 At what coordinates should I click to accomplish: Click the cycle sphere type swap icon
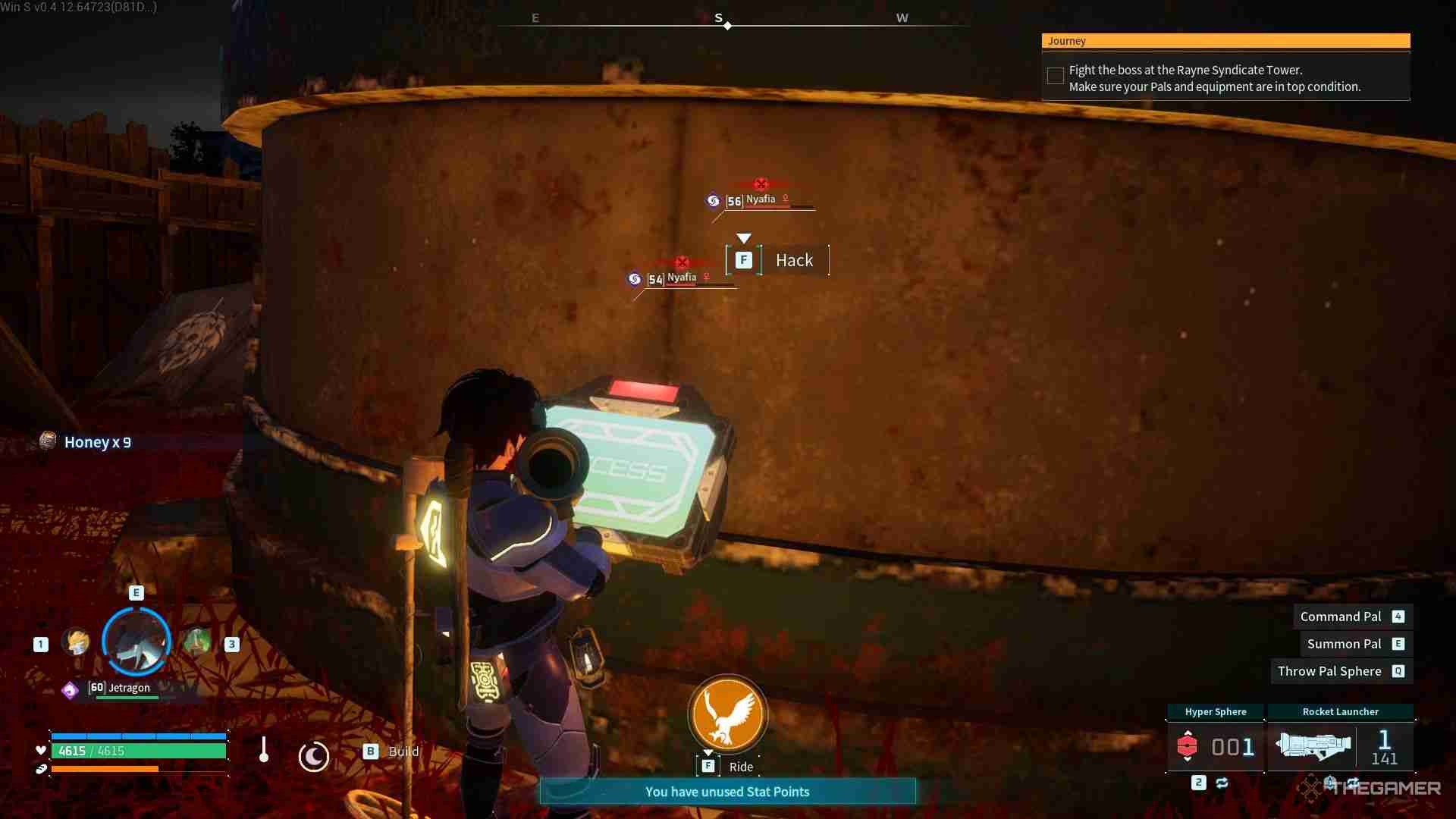(1221, 783)
